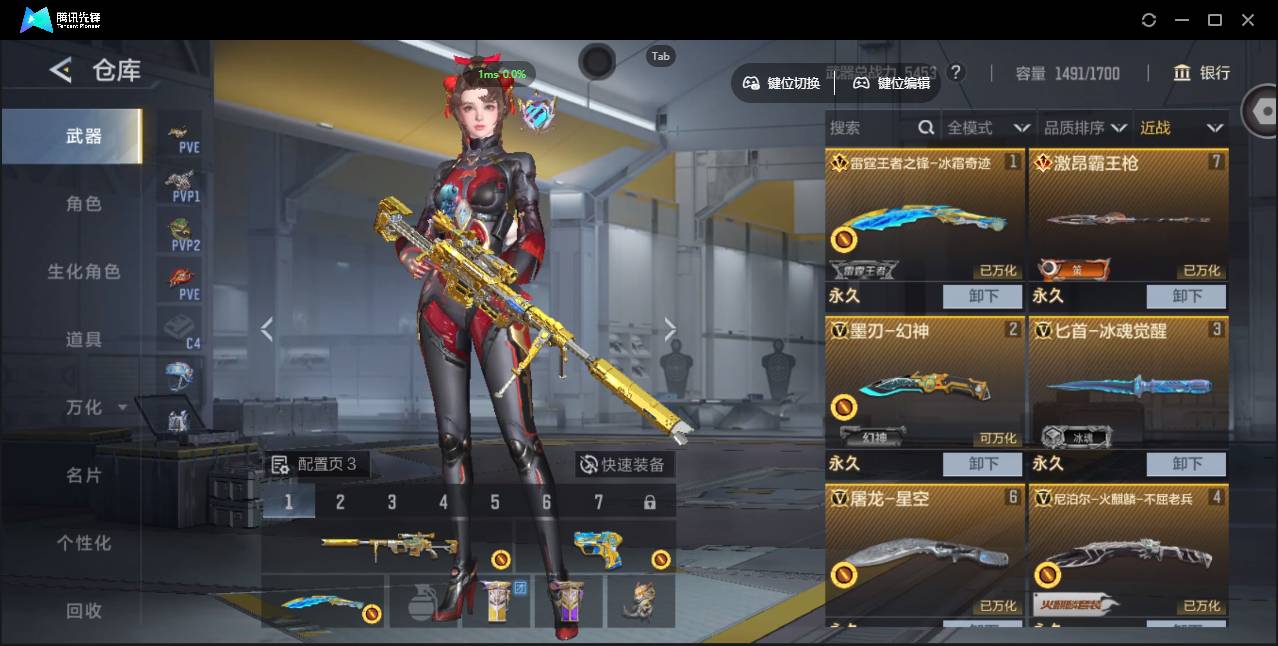Open the 回收 section
This screenshot has width=1278, height=646.
(84, 610)
